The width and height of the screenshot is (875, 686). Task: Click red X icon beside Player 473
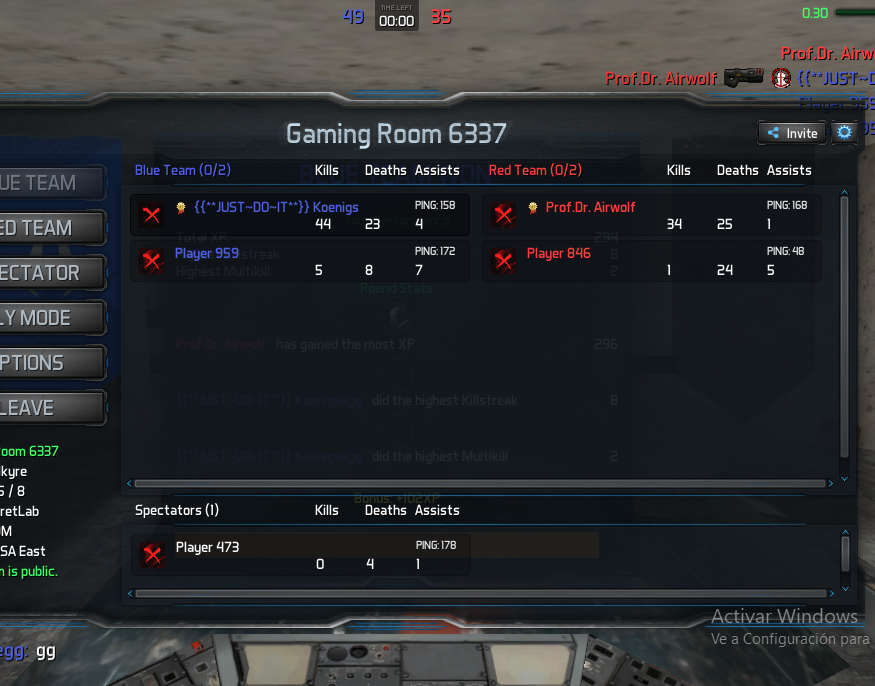[x=152, y=554]
